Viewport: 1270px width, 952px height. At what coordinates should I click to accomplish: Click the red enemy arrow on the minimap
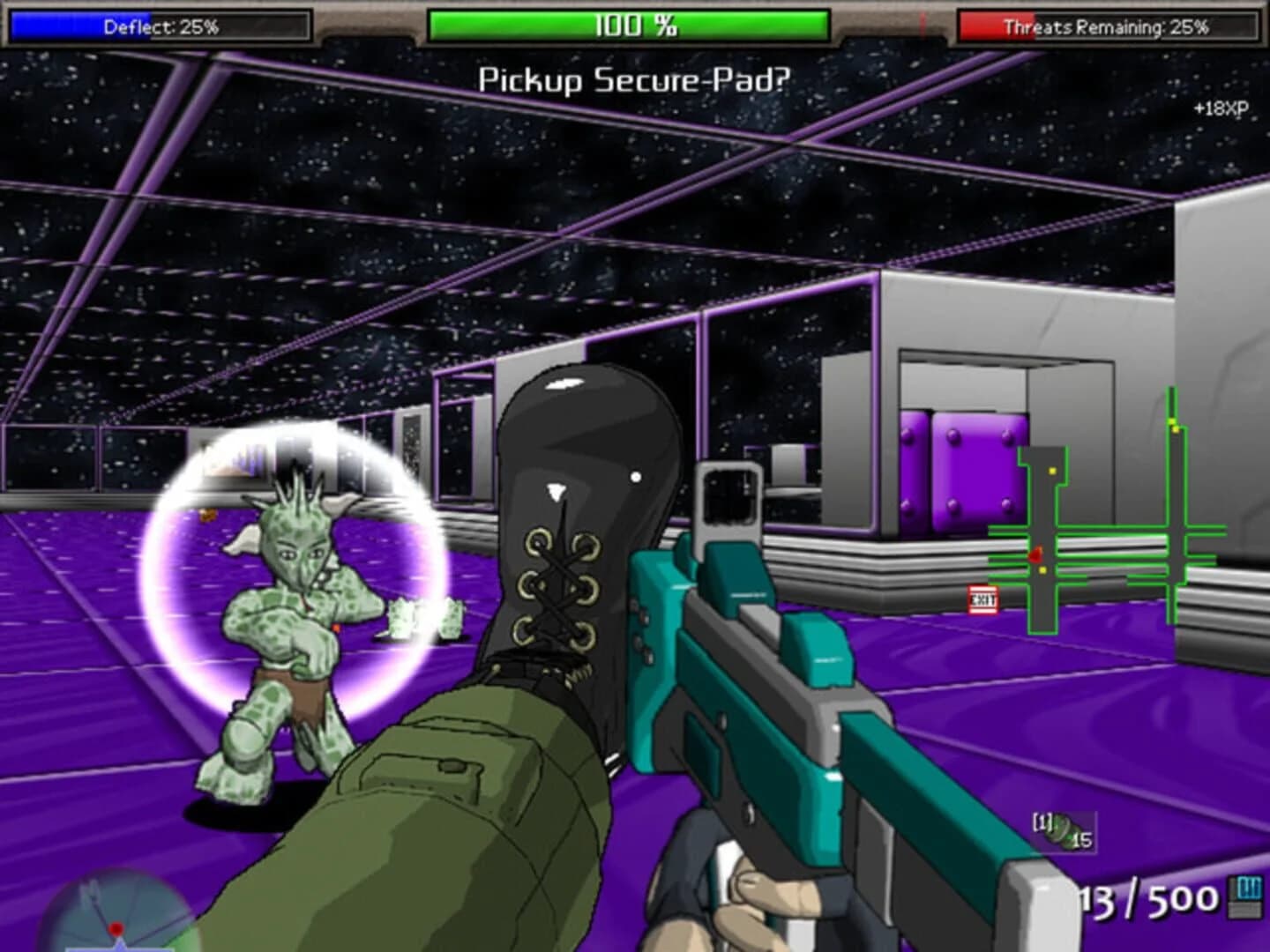point(1038,555)
